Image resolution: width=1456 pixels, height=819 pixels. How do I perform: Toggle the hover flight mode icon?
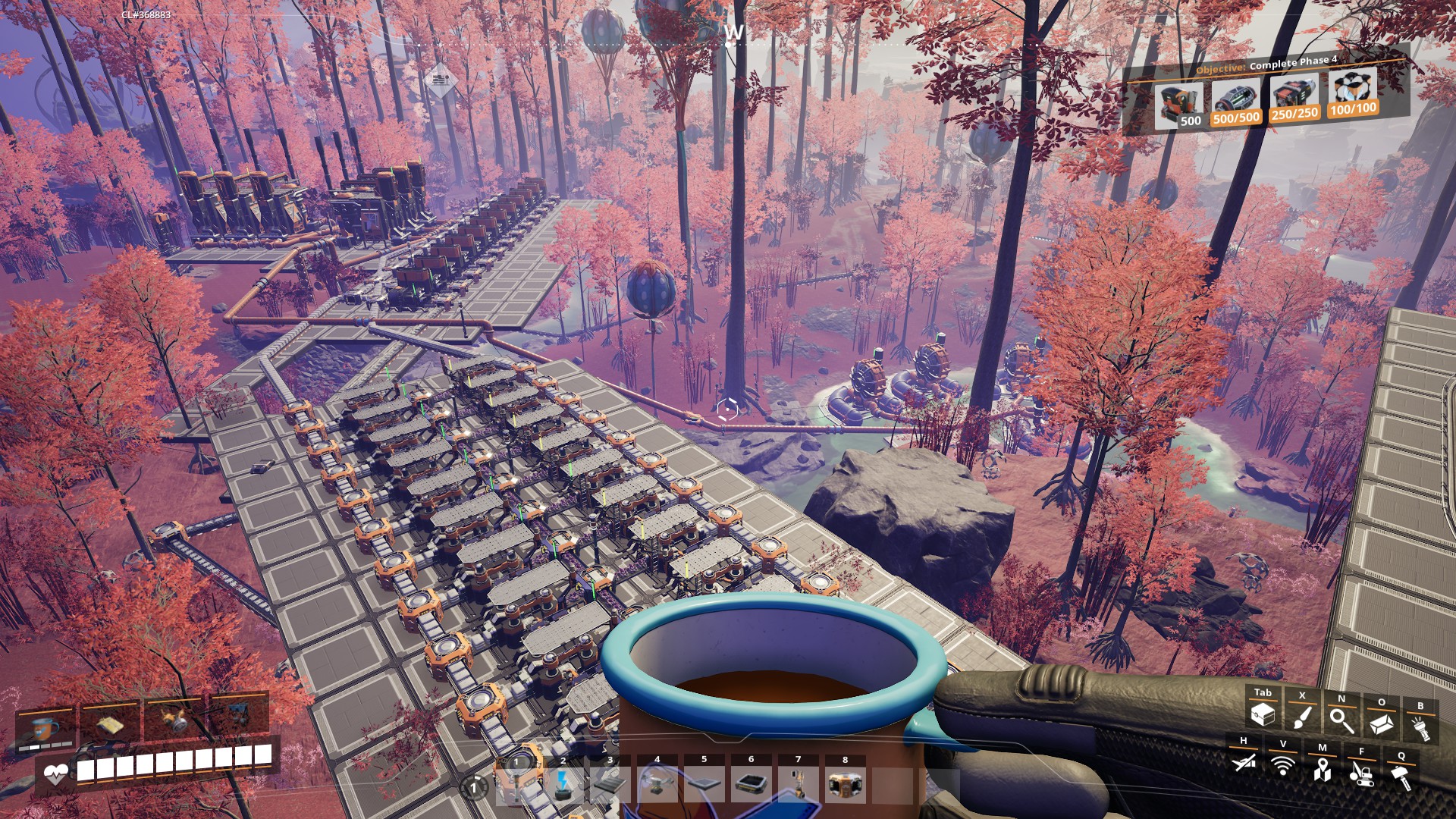(1244, 761)
